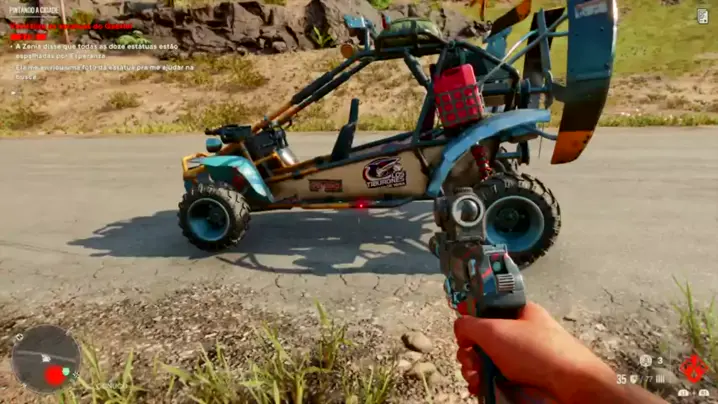Activate the red Supremo backpack icon

pyautogui.click(x=692, y=368)
